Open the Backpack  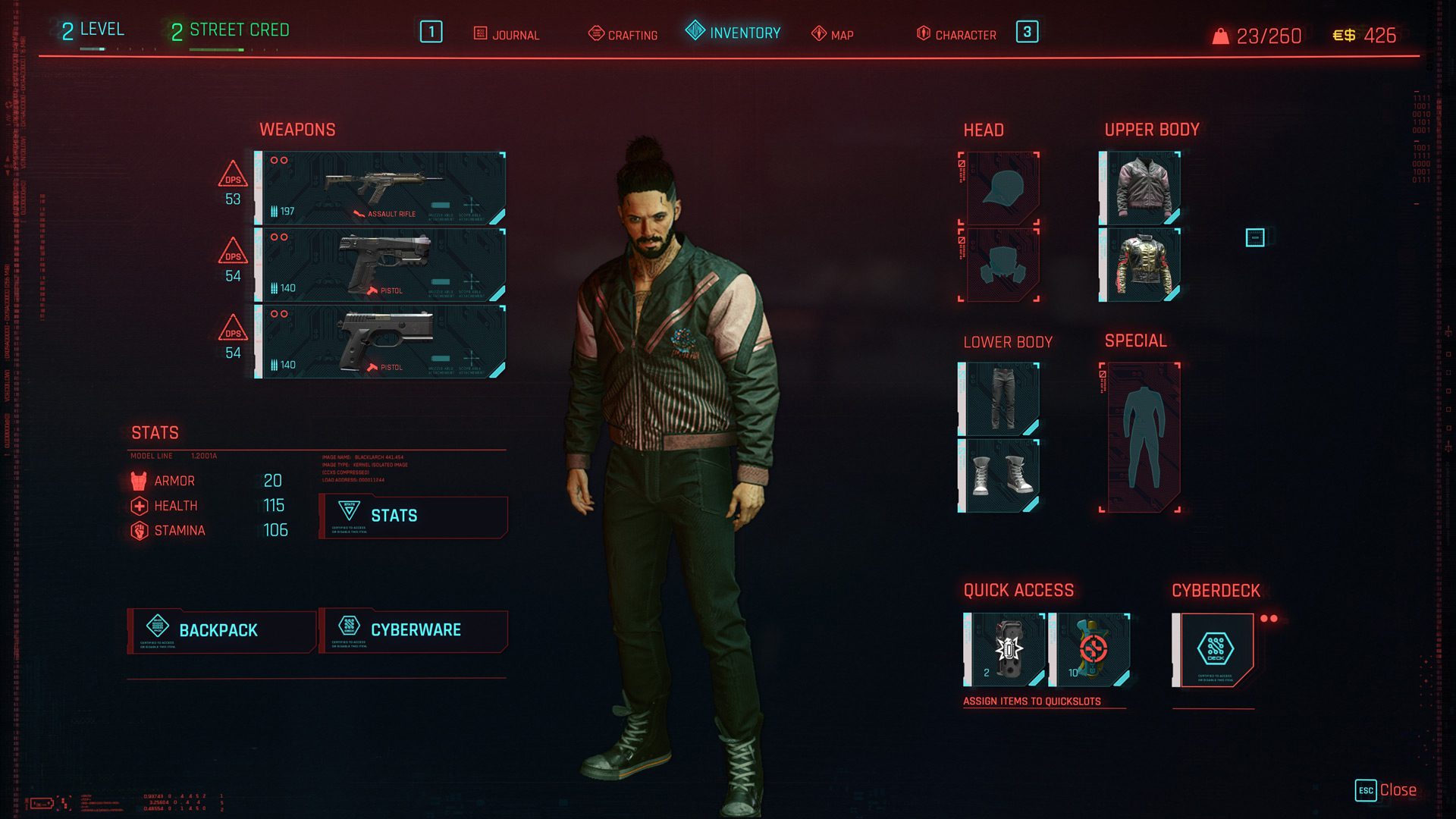pos(221,630)
